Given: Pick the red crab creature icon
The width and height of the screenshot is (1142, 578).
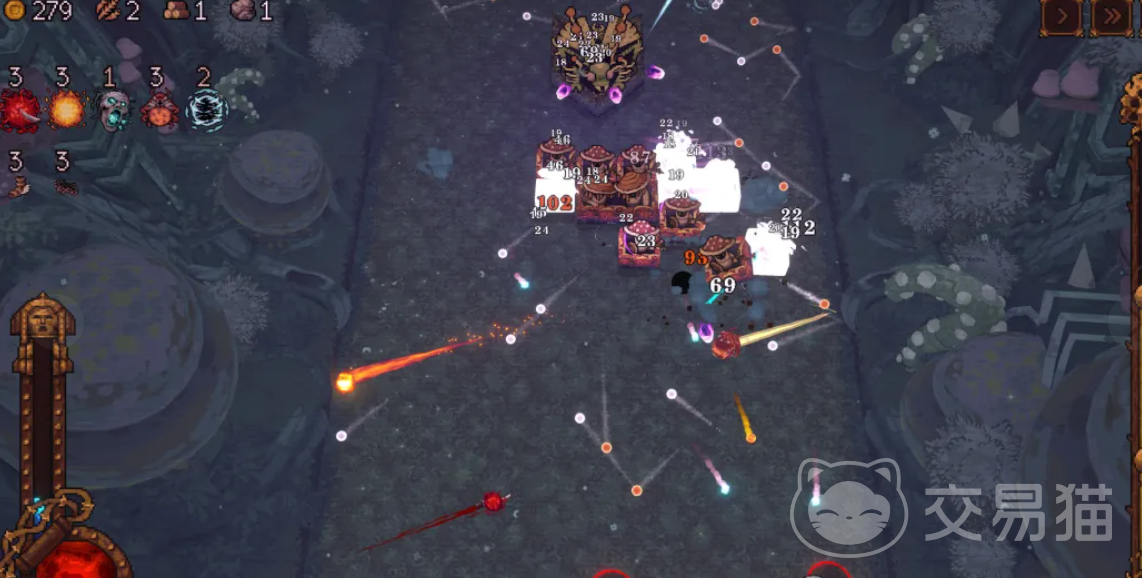Looking at the screenshot, I should click(x=158, y=110).
